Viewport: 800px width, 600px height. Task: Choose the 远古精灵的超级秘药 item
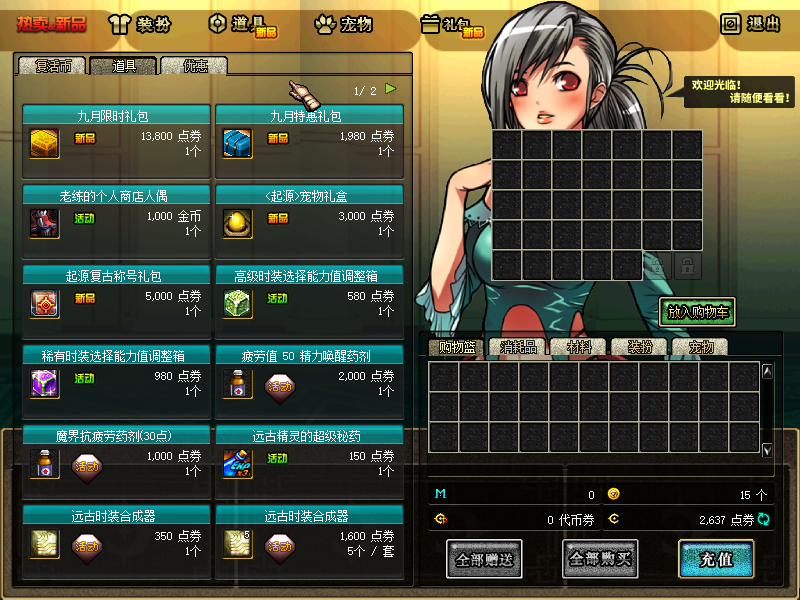click(x=237, y=462)
